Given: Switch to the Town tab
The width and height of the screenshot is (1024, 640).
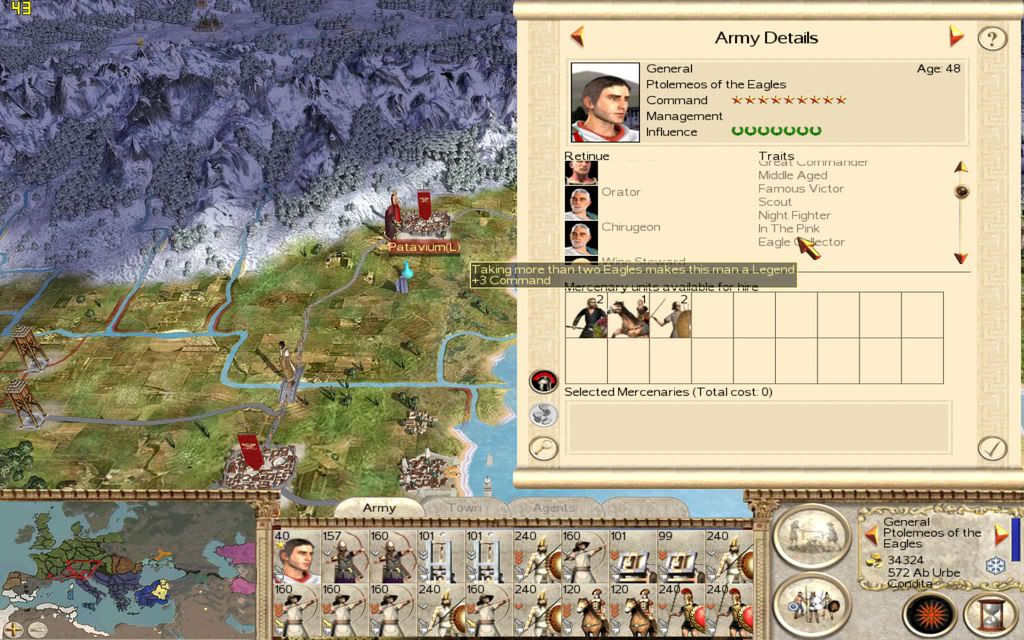Looking at the screenshot, I should pyautogui.click(x=464, y=508).
